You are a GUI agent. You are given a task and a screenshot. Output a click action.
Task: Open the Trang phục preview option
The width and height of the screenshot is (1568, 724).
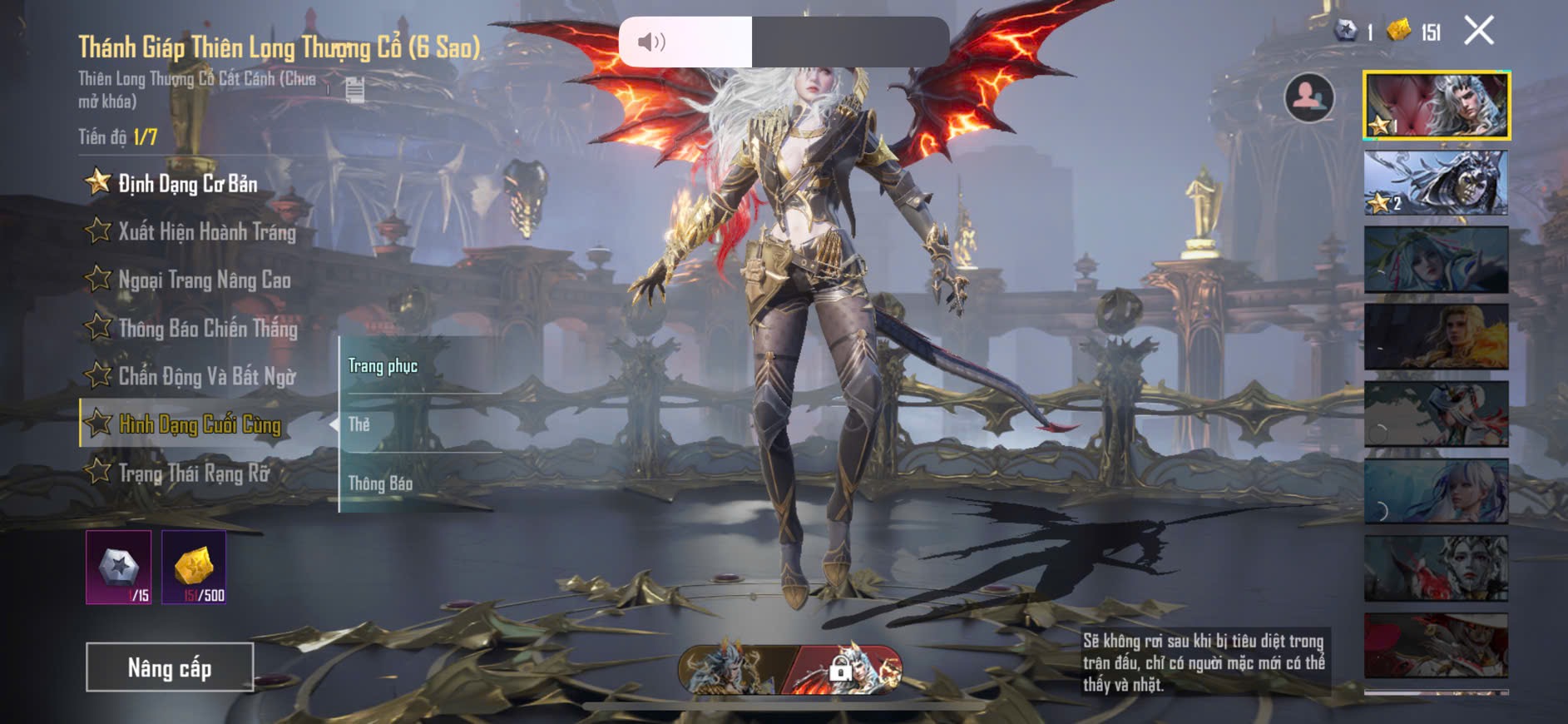pos(383,366)
